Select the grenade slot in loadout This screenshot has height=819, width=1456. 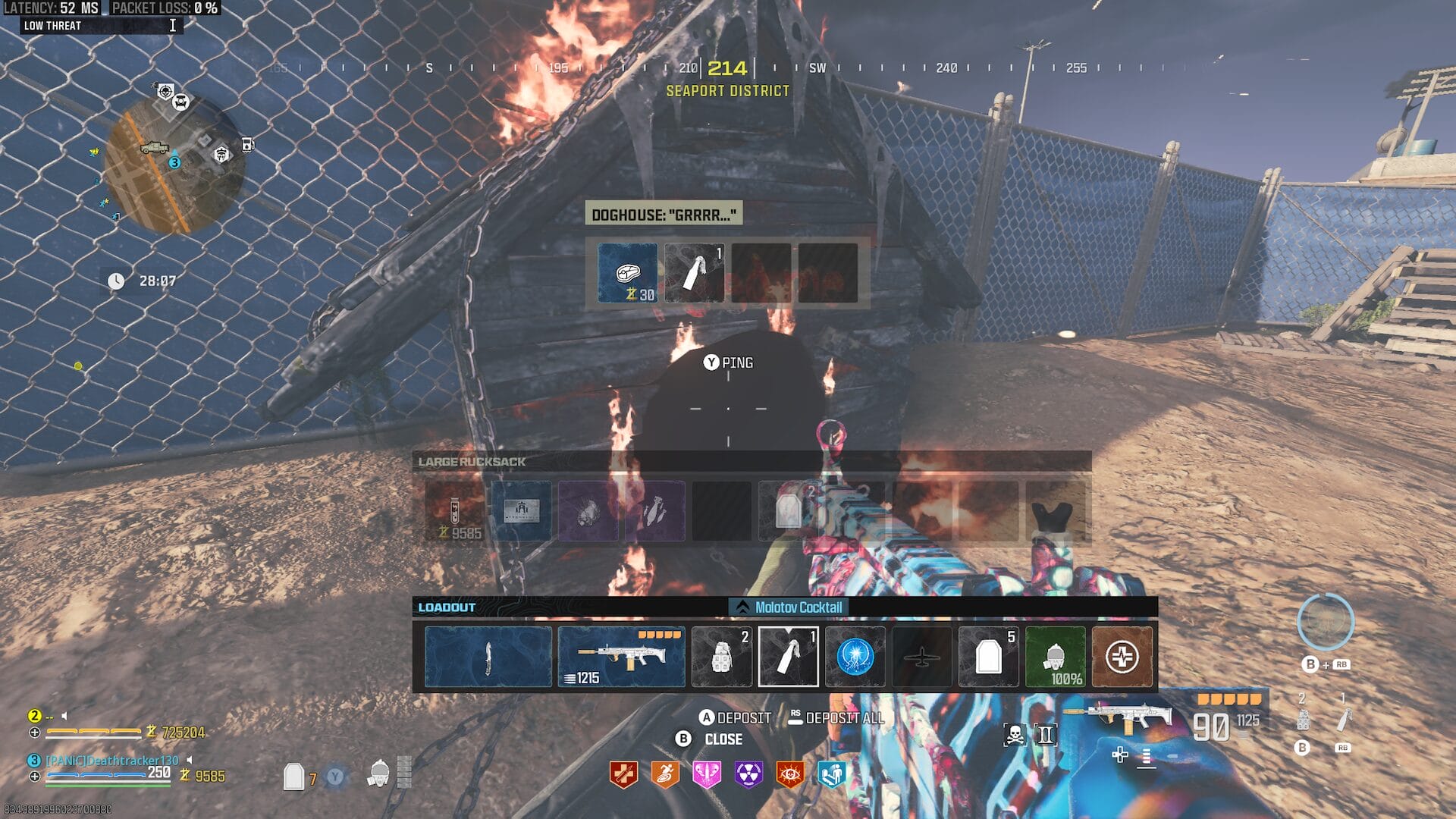(721, 657)
